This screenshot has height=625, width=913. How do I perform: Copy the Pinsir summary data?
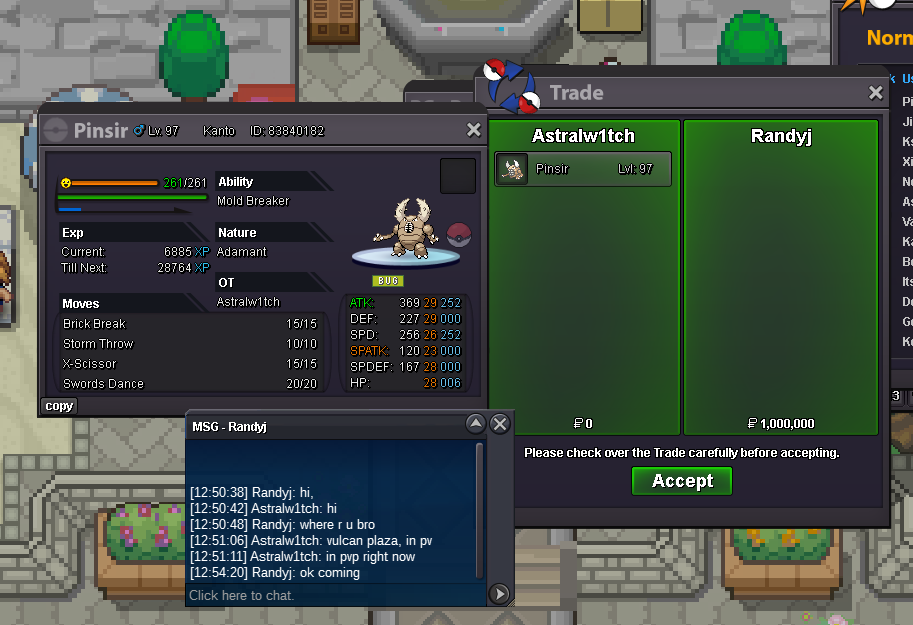pyautogui.click(x=59, y=406)
